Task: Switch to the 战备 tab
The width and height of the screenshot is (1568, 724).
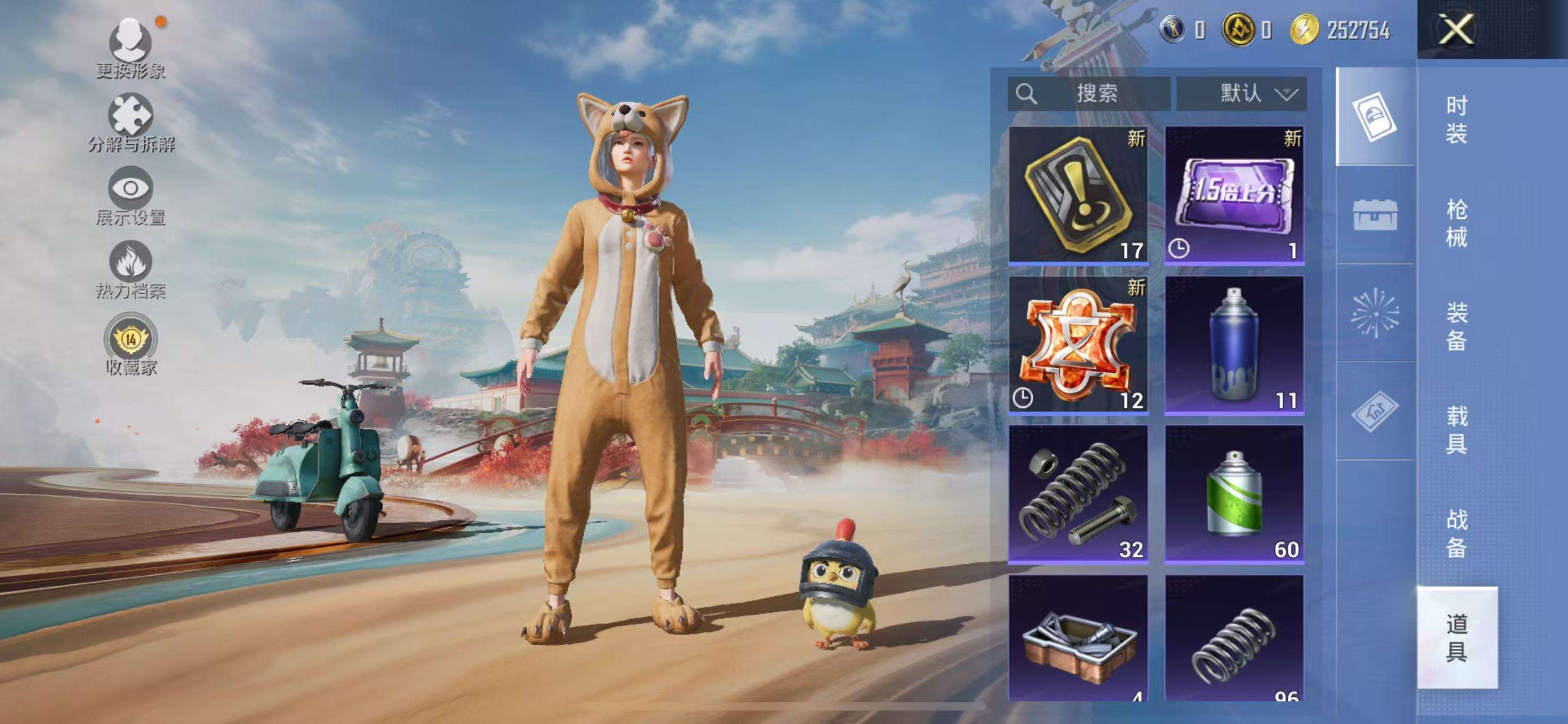Action: pyautogui.click(x=1456, y=533)
